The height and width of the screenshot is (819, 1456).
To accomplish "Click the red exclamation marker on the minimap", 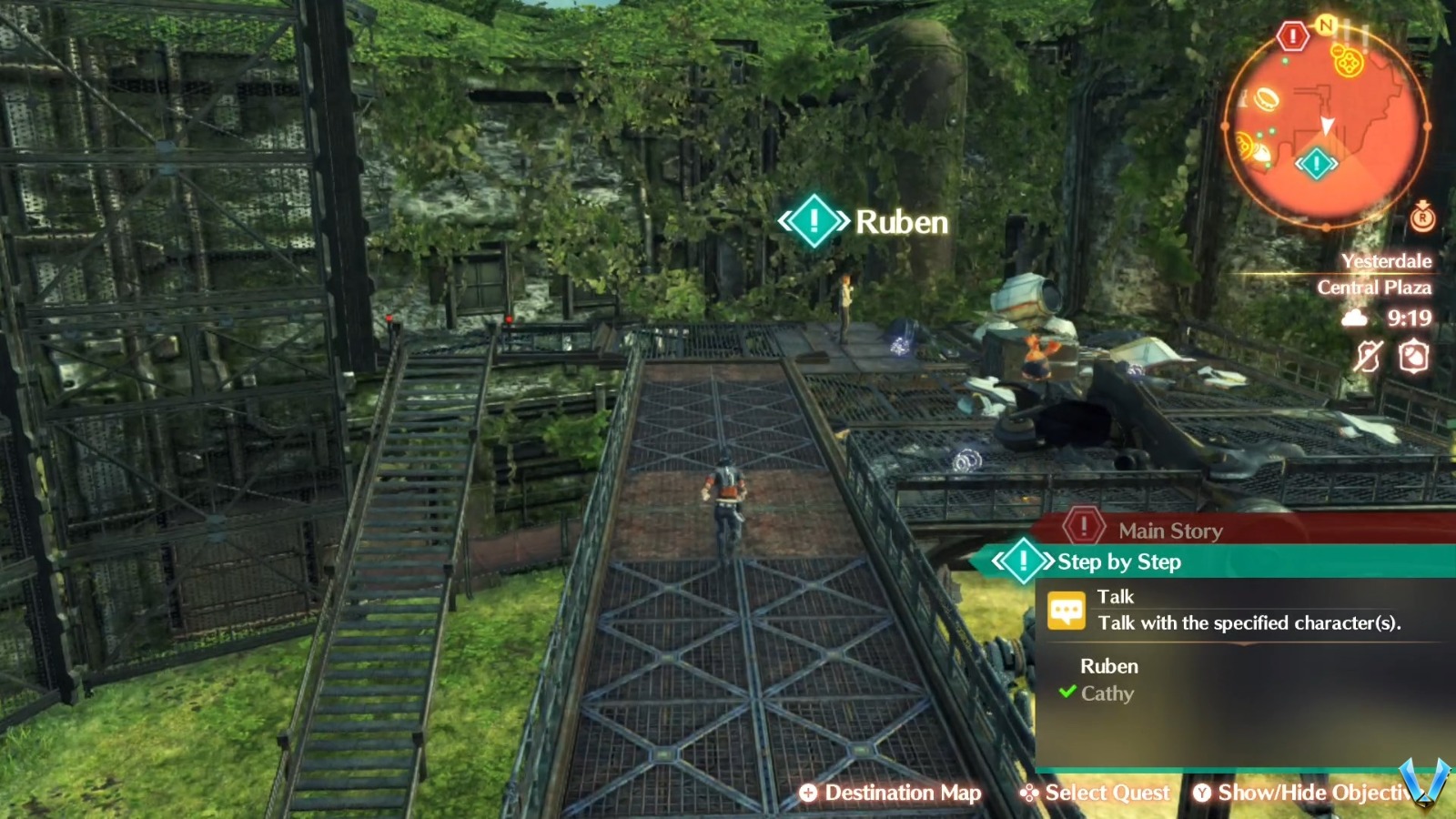I will coord(1291,35).
